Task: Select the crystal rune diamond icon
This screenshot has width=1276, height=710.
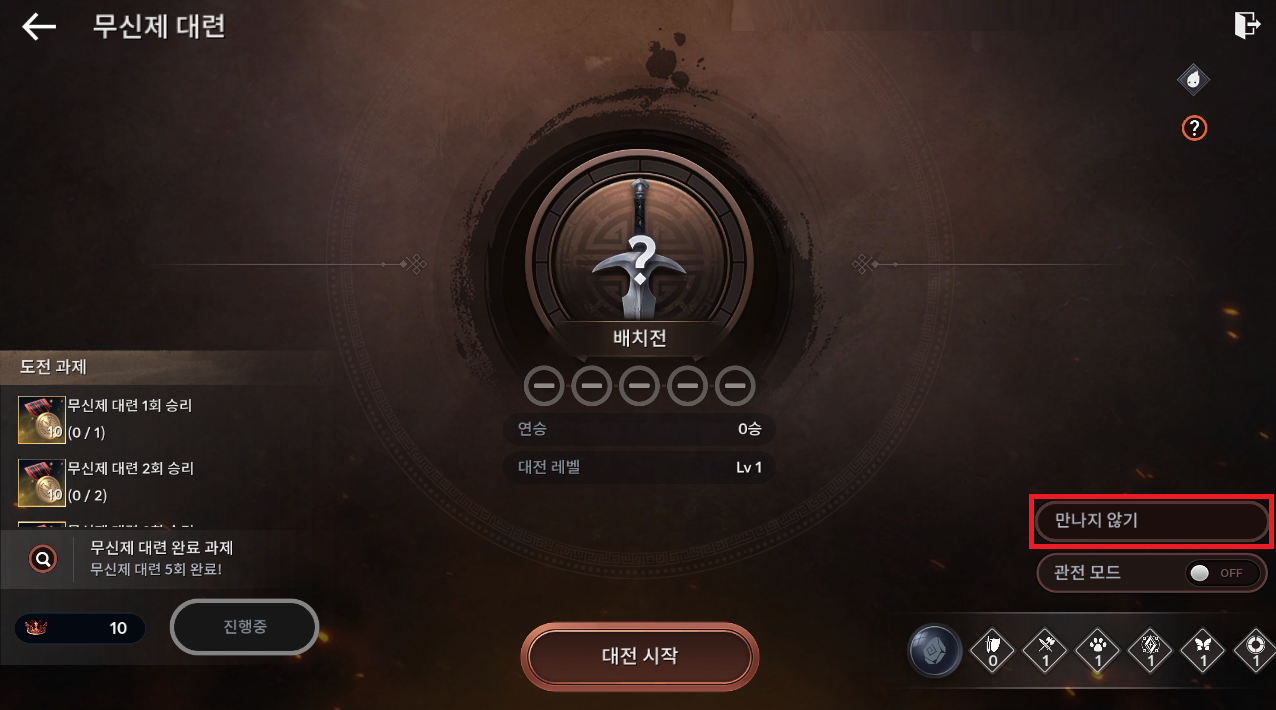Action: click(x=1151, y=652)
